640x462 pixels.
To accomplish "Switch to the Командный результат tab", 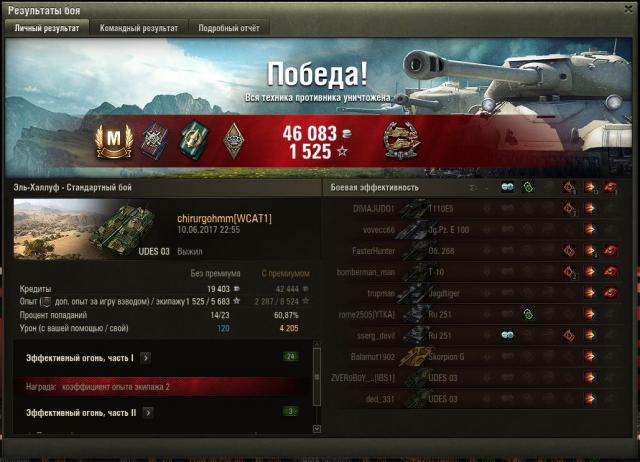I will coord(139,28).
